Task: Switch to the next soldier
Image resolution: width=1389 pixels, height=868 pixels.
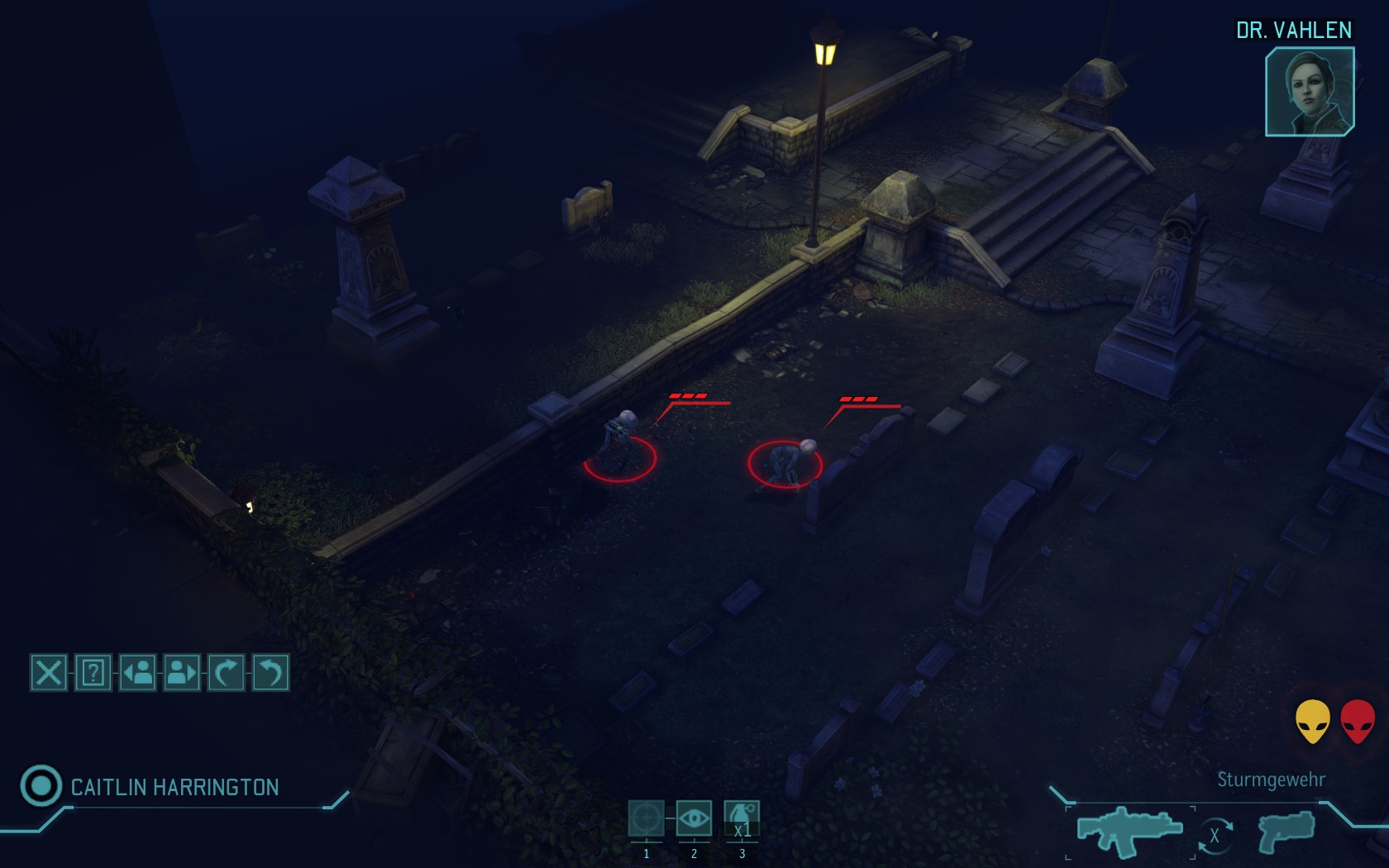Action: click(182, 673)
